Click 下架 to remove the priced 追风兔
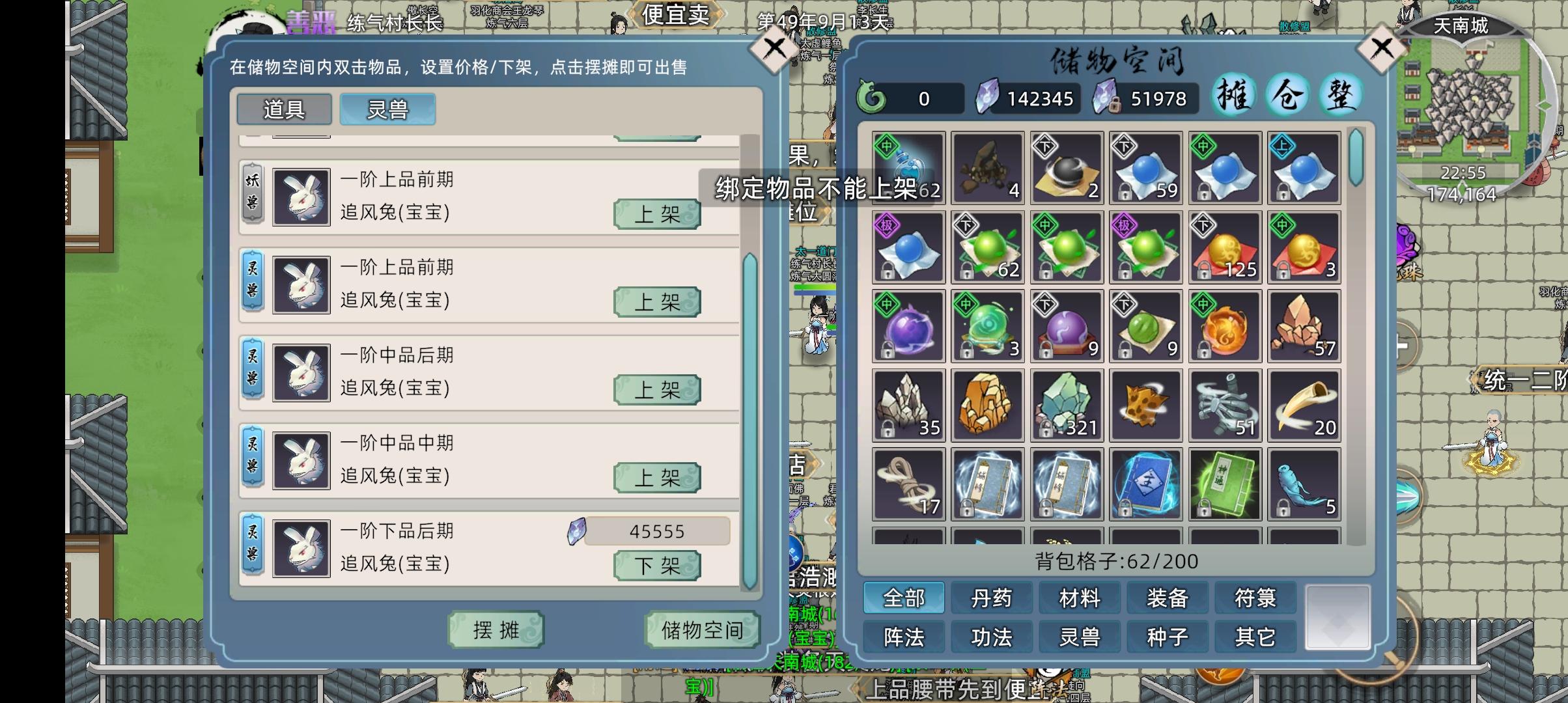1568x703 pixels. tap(656, 566)
